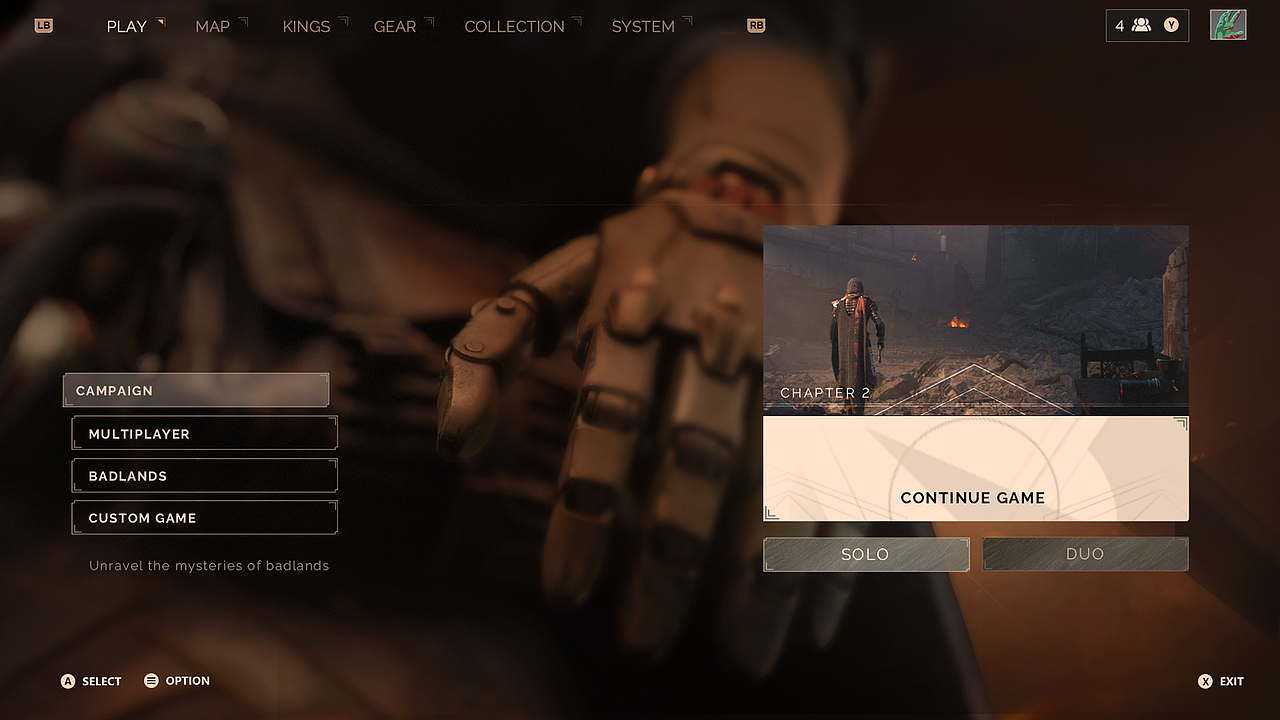This screenshot has height=720, width=1280.
Task: Open the MAP tab
Action: click(212, 27)
